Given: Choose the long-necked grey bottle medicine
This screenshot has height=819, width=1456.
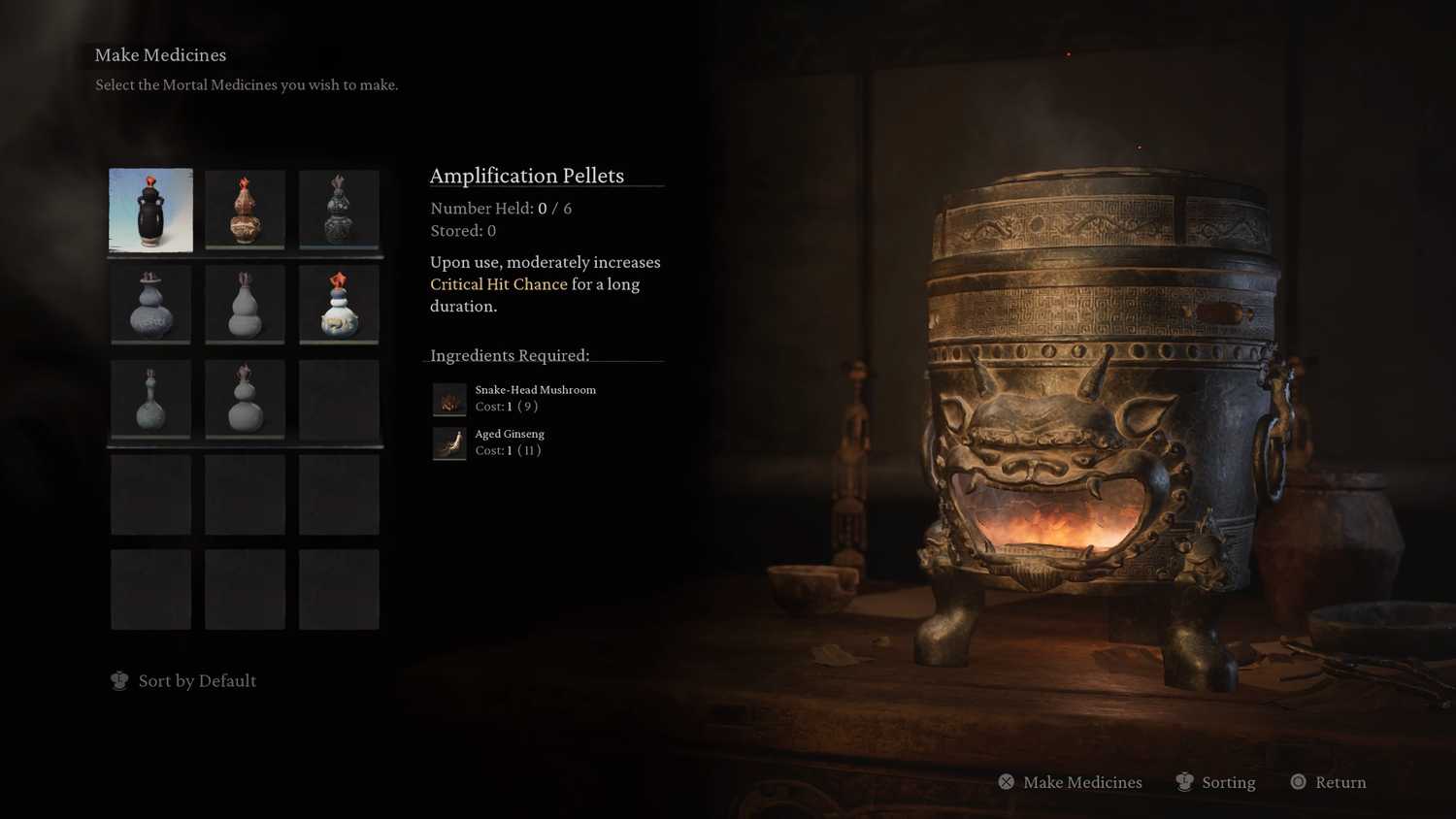Looking at the screenshot, I should (150, 399).
